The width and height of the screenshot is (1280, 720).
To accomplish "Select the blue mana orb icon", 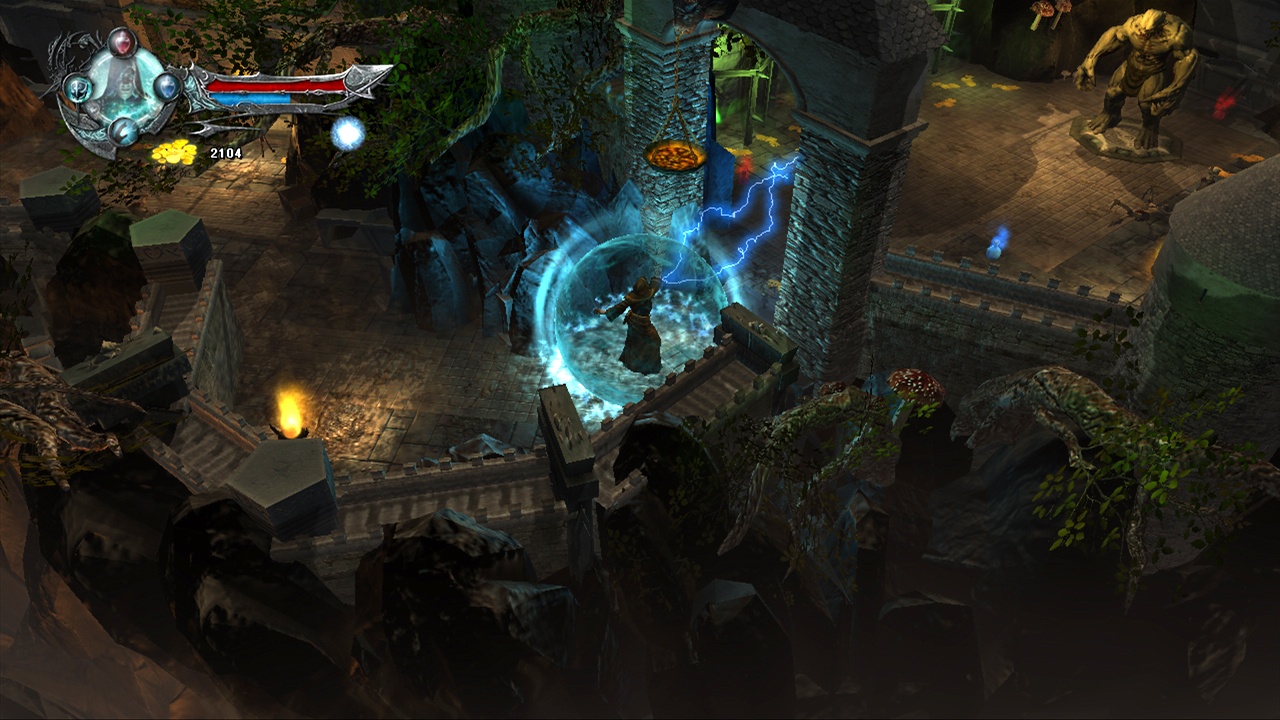I will pyautogui.click(x=167, y=88).
